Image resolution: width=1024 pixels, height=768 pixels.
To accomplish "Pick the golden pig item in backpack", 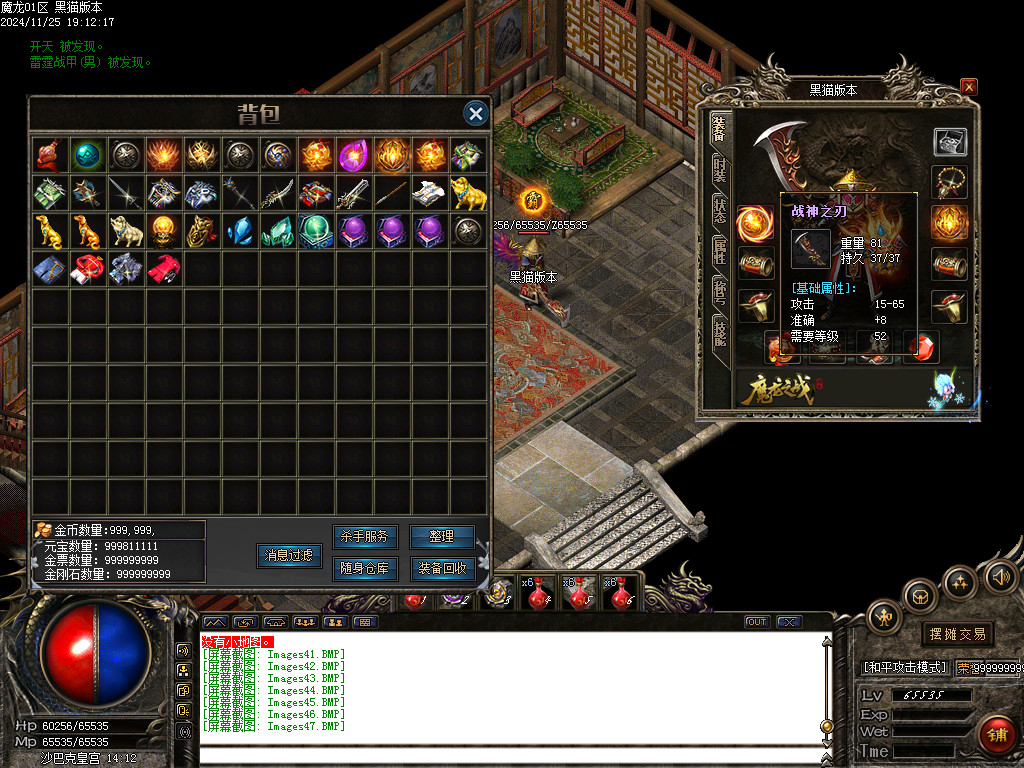I will click(466, 192).
